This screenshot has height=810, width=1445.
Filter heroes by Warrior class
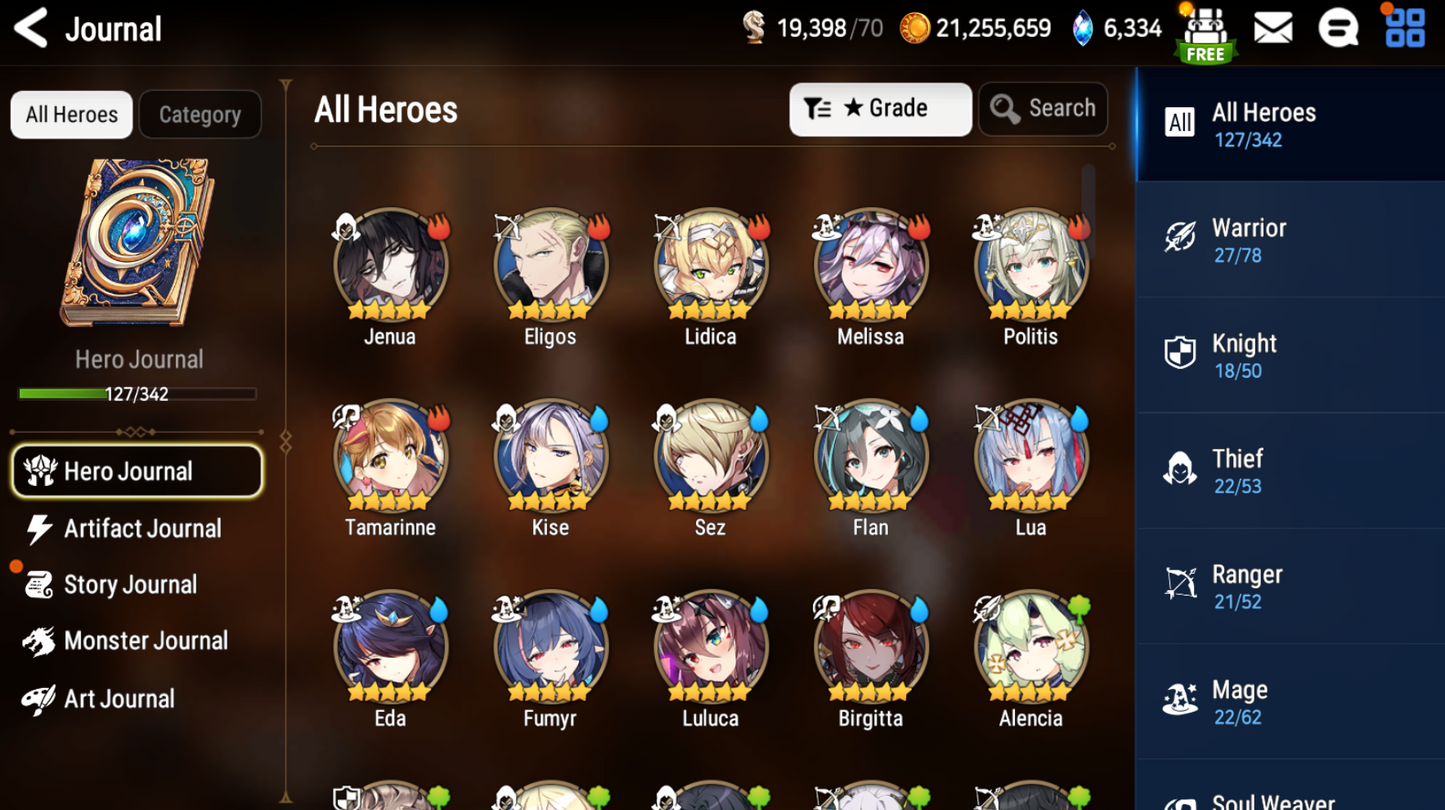coord(1290,240)
